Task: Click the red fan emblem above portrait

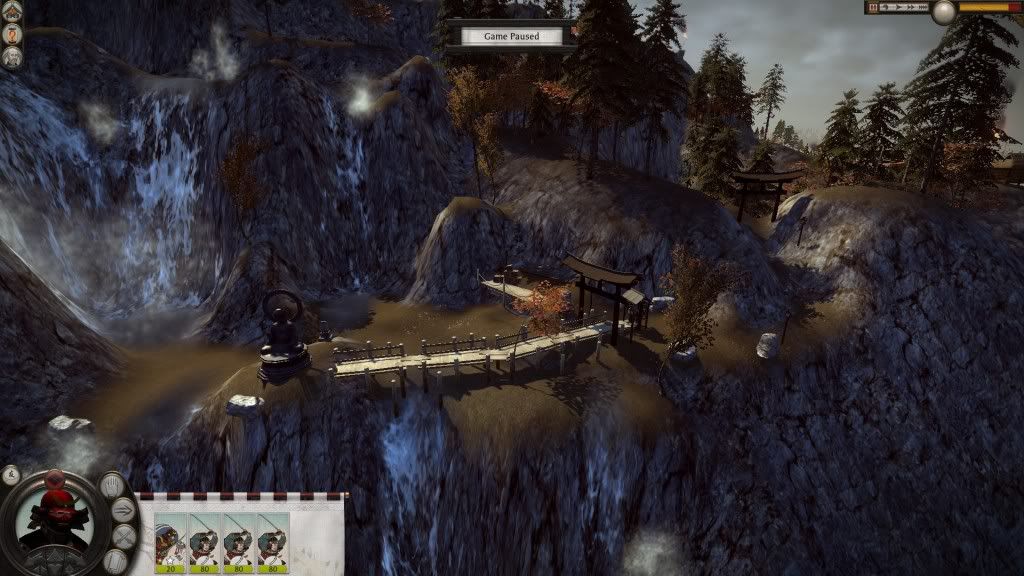Action: point(54,477)
